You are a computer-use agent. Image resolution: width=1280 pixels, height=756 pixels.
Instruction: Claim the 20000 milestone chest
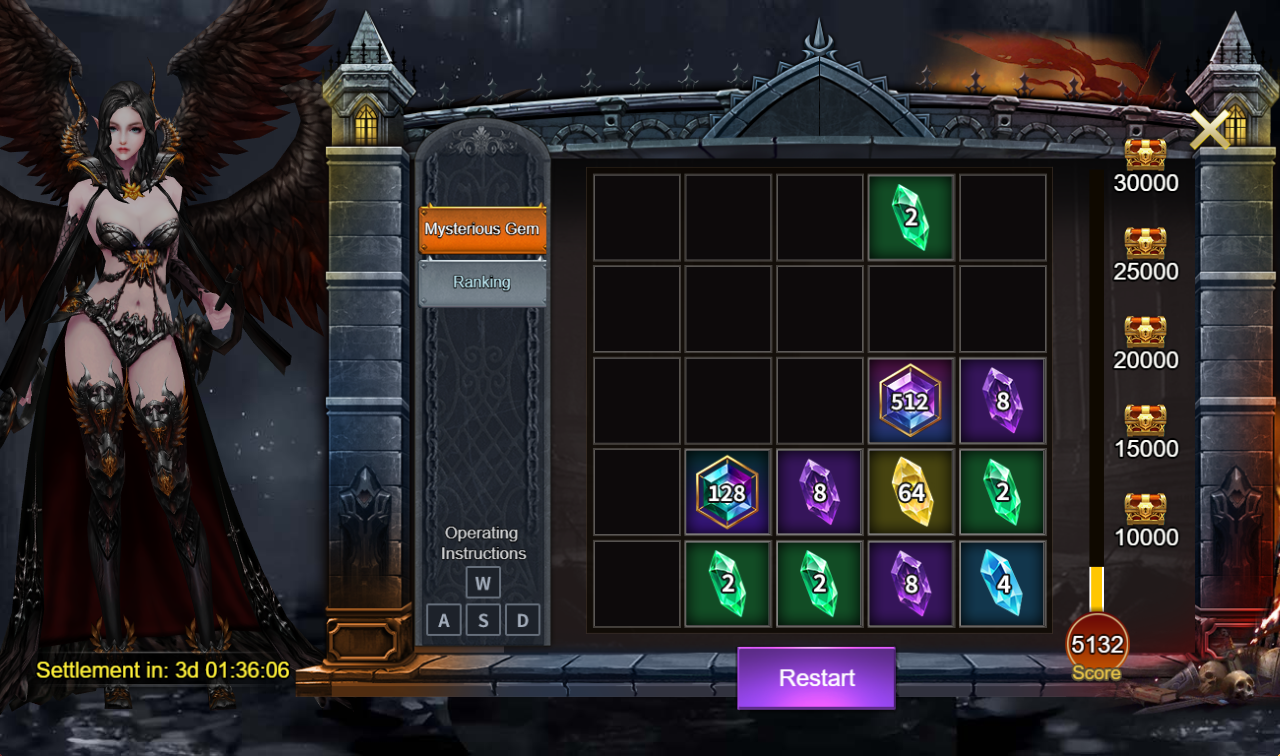pos(1146,330)
